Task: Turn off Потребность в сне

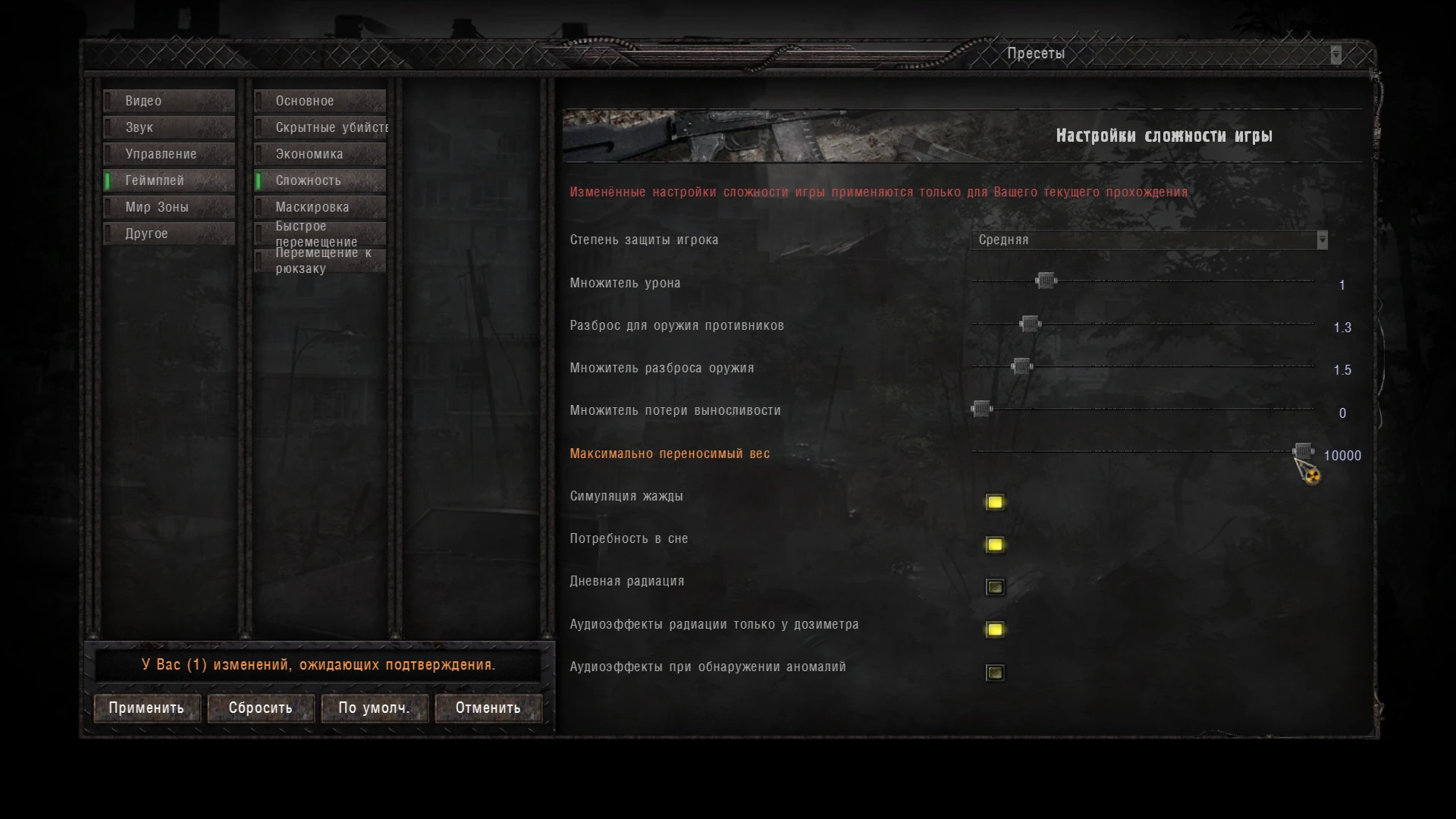Action: click(994, 544)
